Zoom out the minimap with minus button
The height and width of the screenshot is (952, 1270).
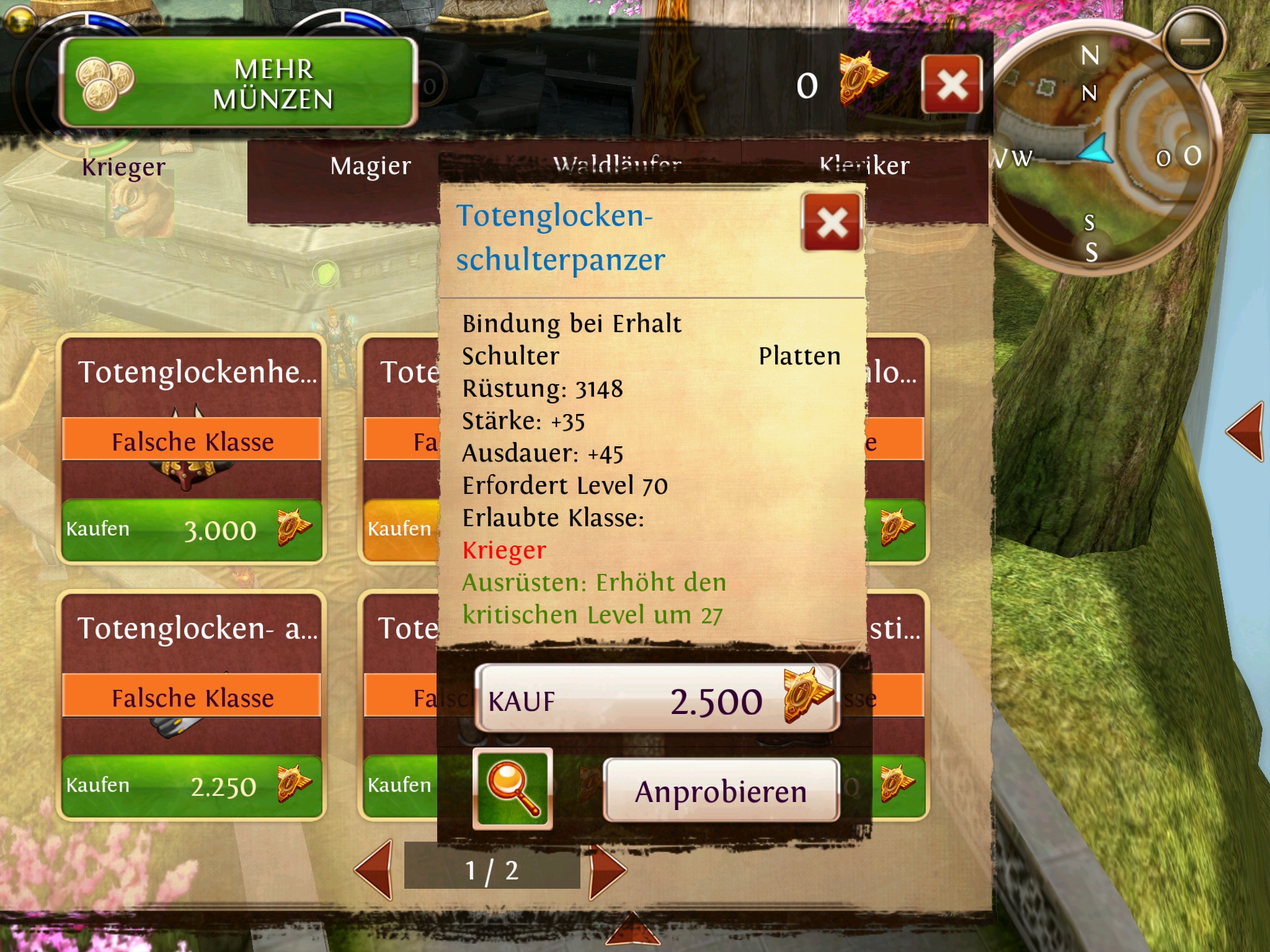click(1194, 42)
